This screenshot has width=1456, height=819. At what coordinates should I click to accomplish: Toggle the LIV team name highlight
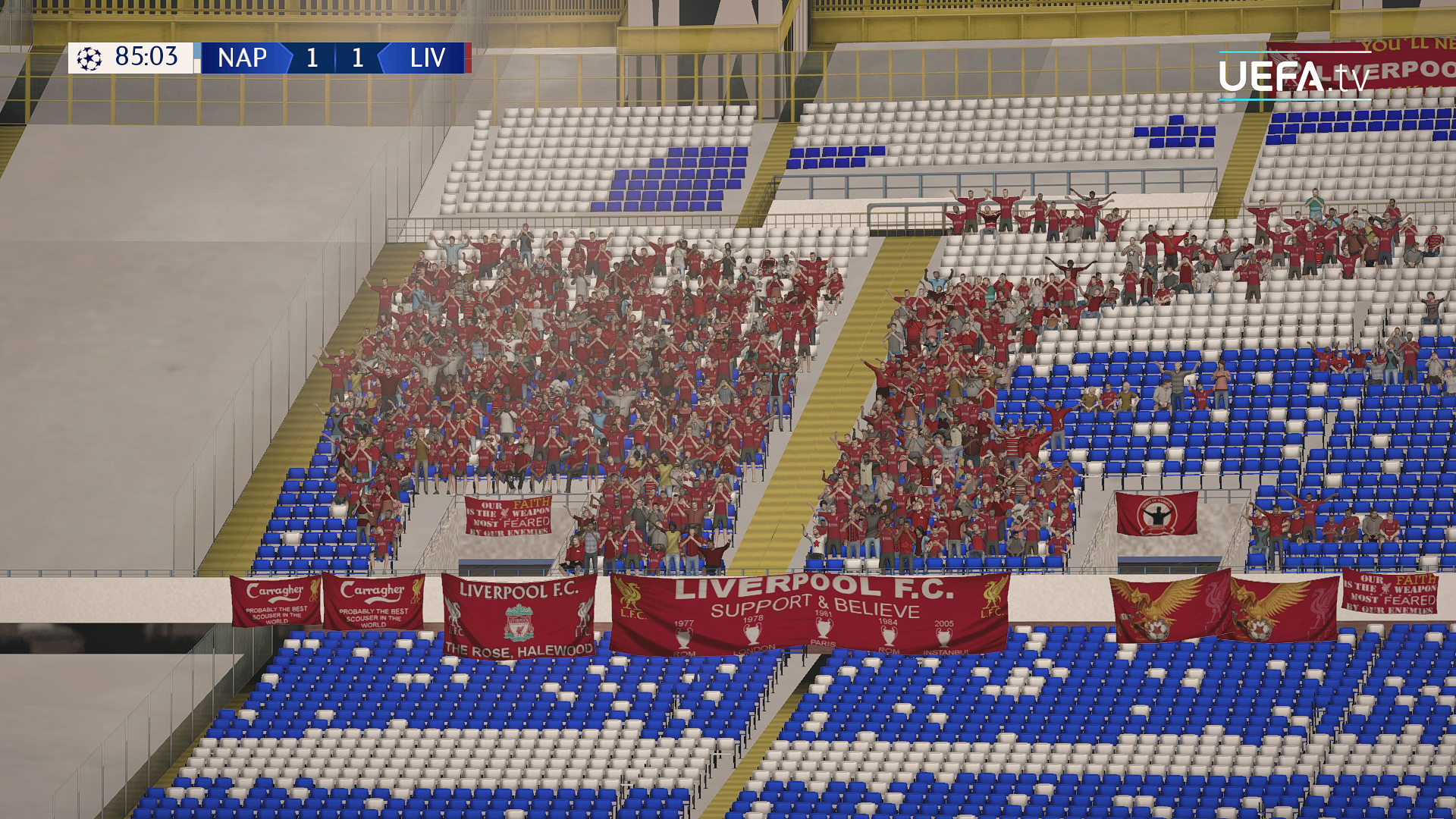coord(428,58)
